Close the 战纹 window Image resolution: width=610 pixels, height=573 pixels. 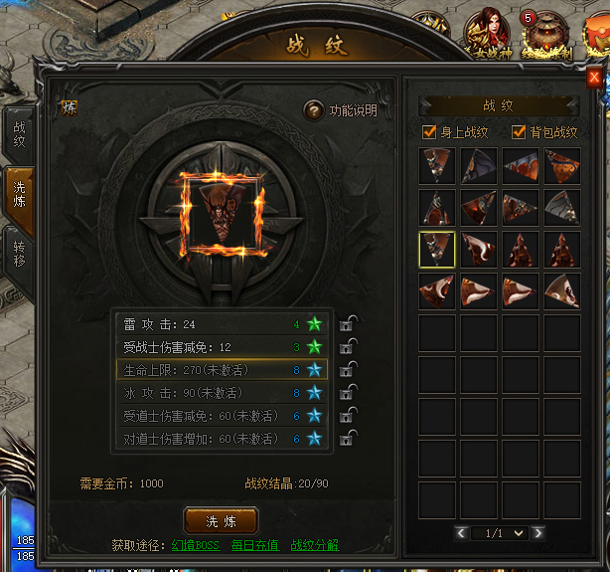593,76
